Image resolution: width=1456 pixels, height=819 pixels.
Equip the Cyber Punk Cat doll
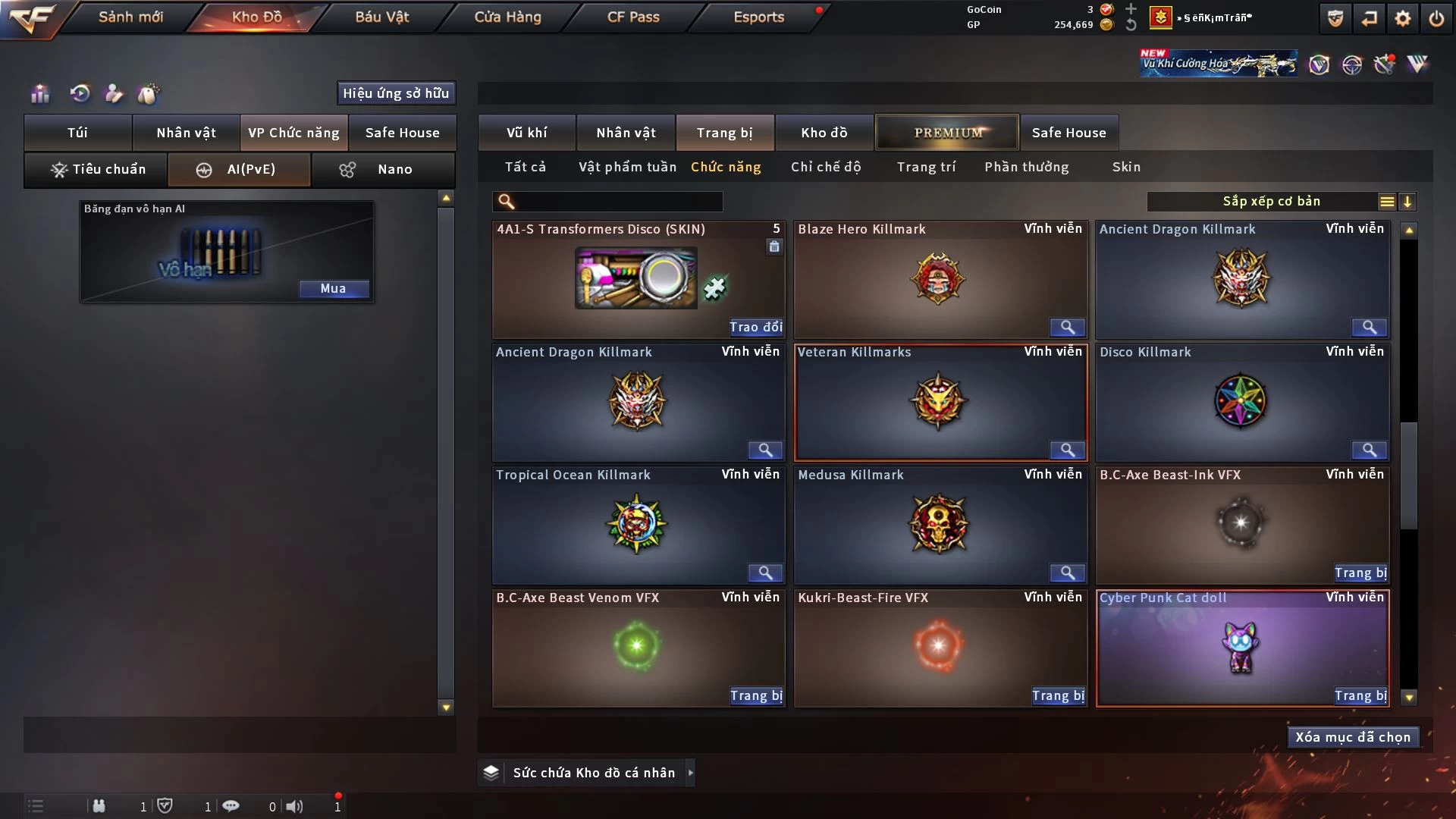pyautogui.click(x=1360, y=695)
